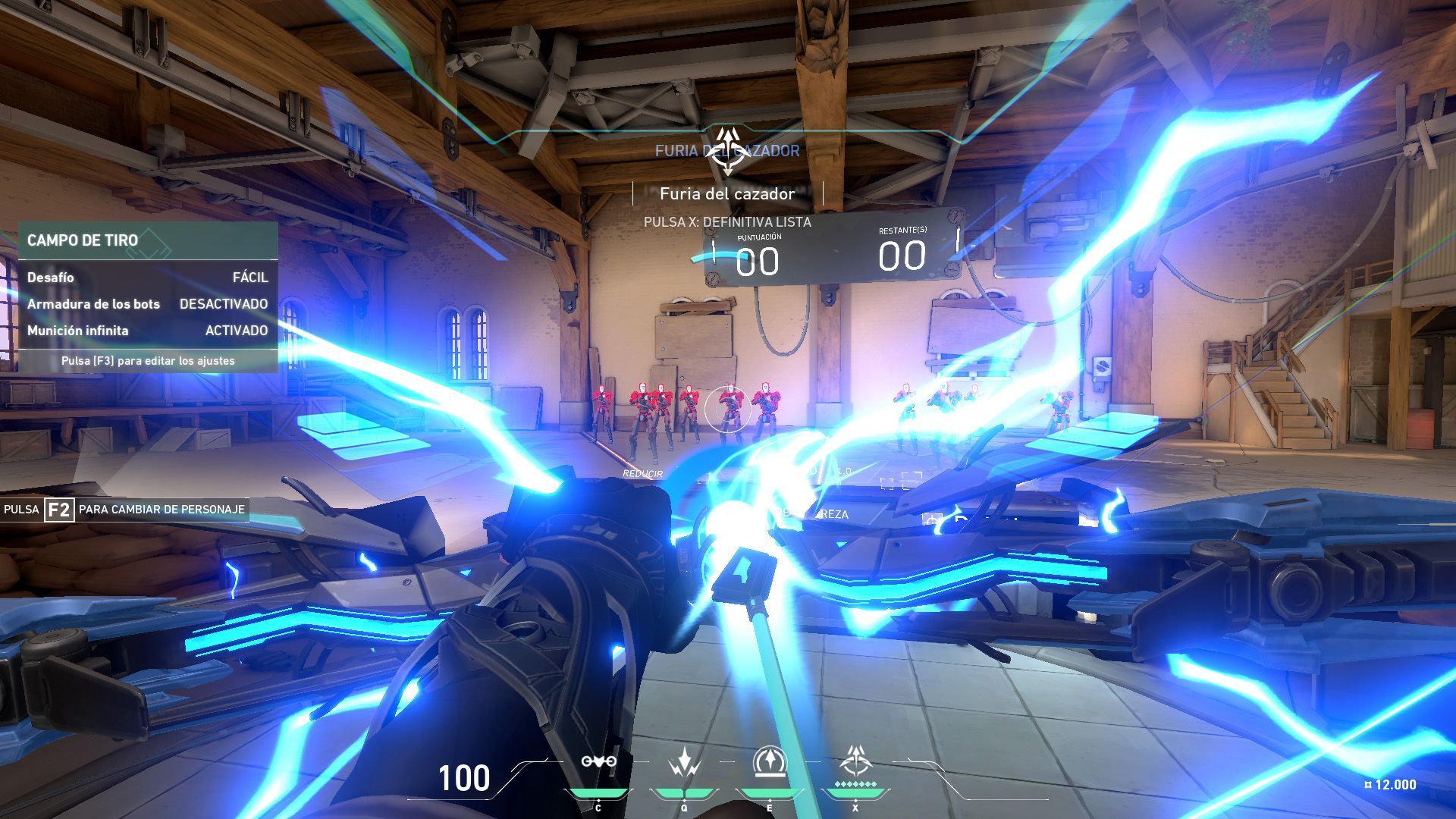
Task: Activate the Owl Drone ability icon
Action: pyautogui.click(x=598, y=762)
